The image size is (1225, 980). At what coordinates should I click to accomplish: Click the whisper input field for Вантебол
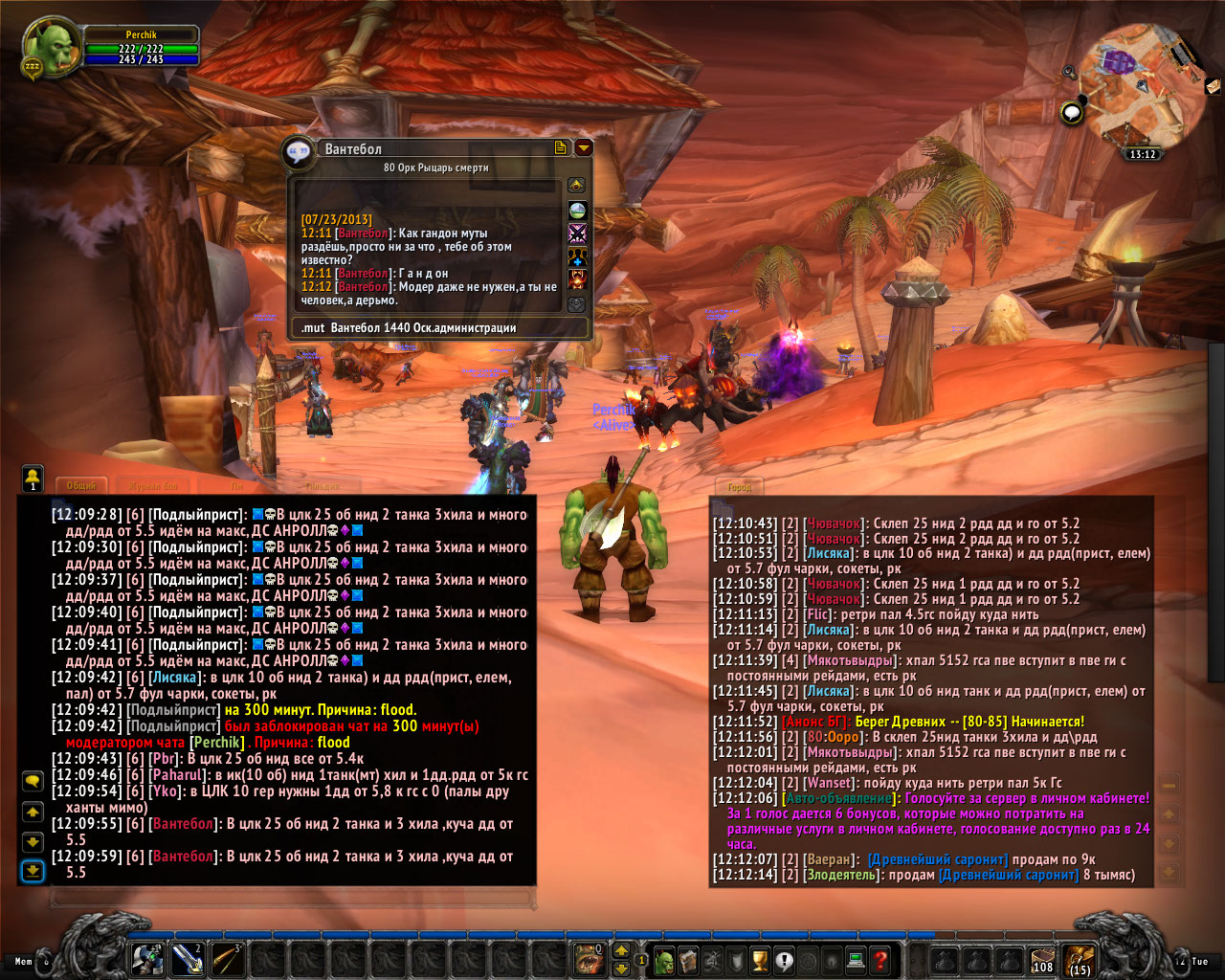coord(440,328)
